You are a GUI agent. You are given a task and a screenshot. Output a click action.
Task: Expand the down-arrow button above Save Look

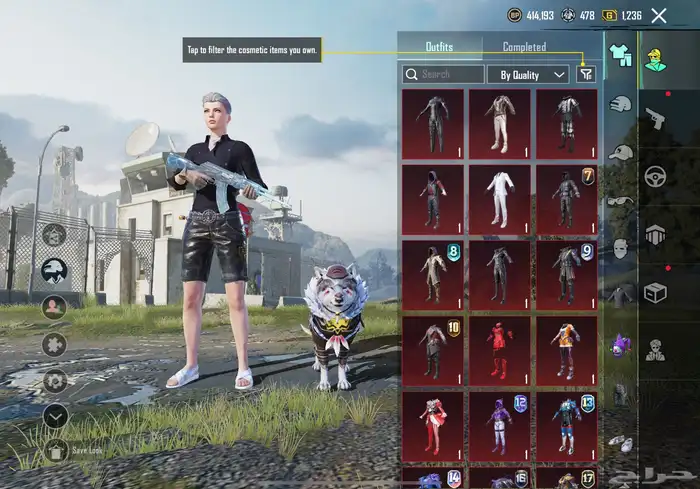click(x=55, y=414)
